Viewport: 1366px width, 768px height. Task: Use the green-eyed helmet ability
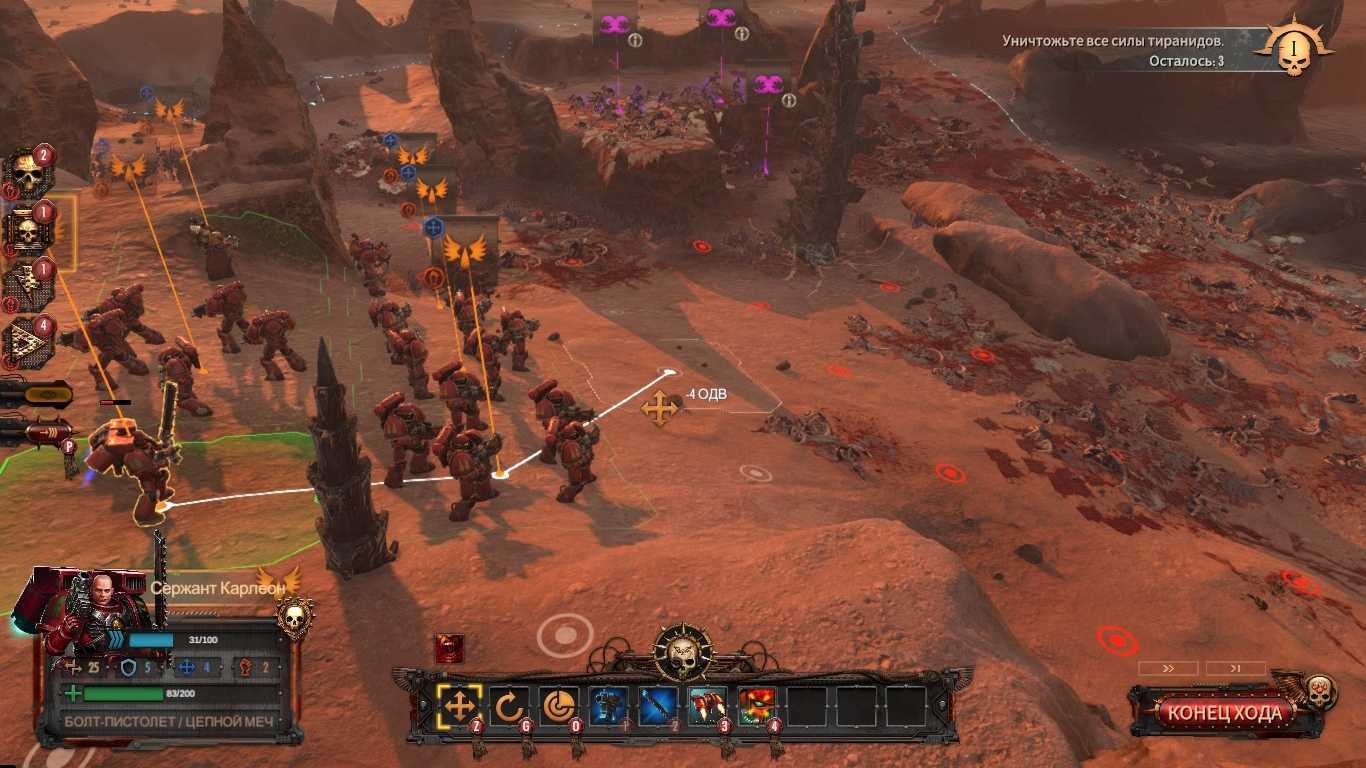(x=758, y=706)
